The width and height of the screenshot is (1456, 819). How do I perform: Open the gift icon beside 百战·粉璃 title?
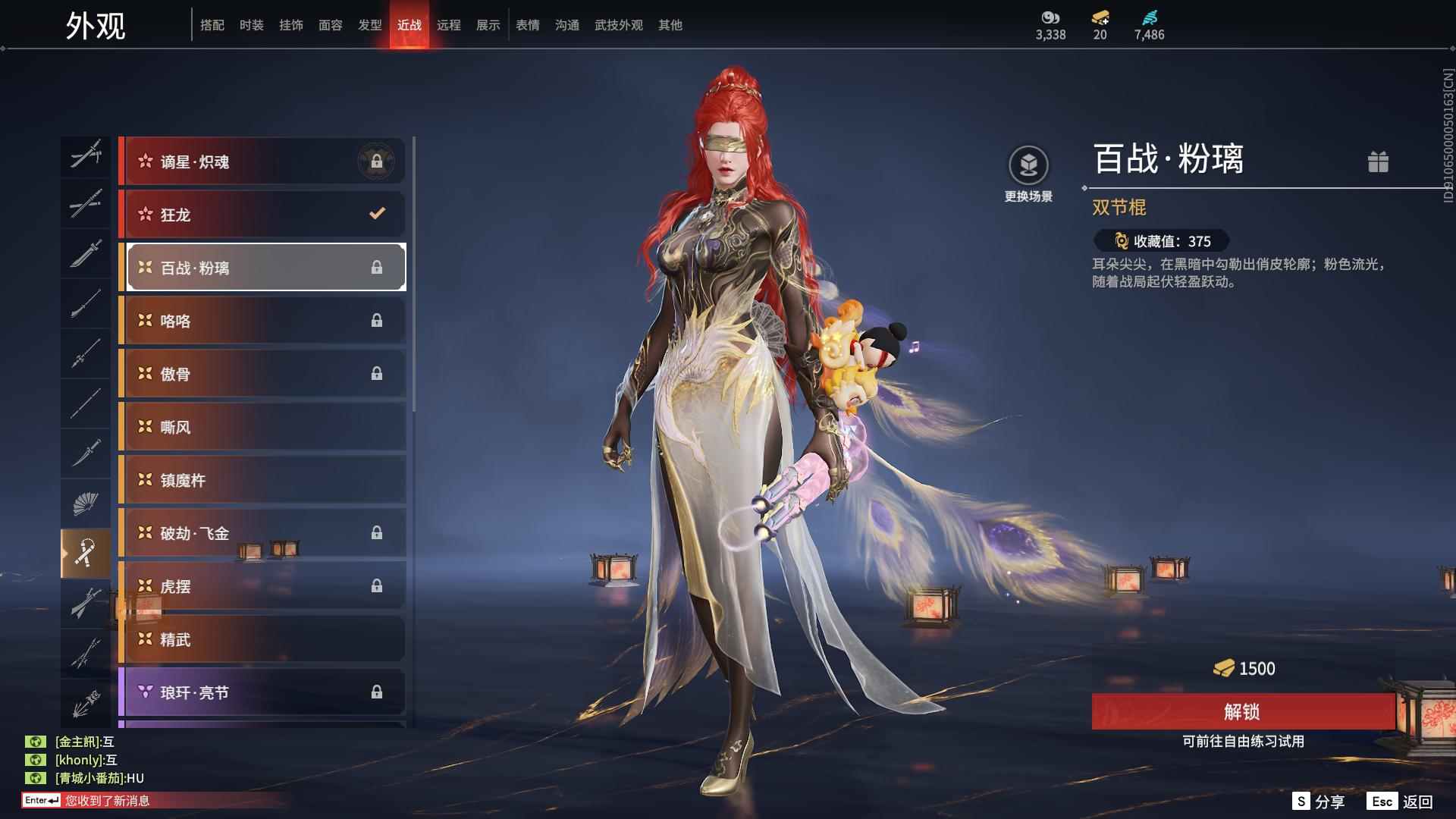1379,162
